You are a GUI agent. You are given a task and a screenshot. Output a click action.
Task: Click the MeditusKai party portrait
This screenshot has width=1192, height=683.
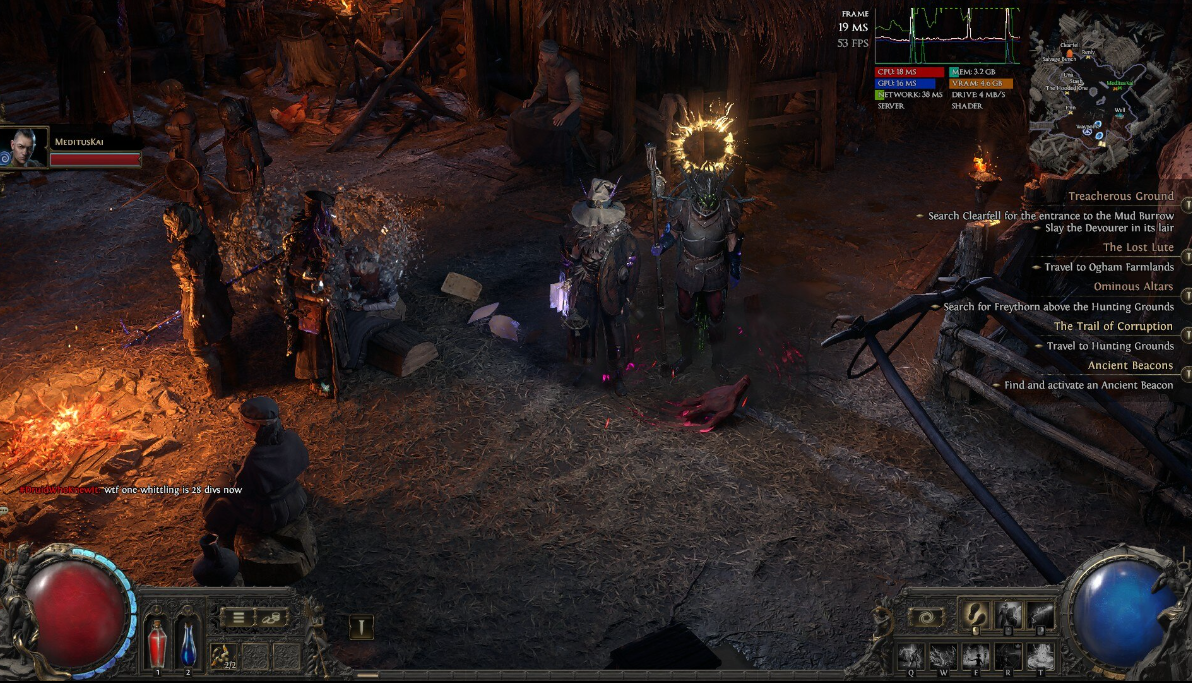click(24, 148)
